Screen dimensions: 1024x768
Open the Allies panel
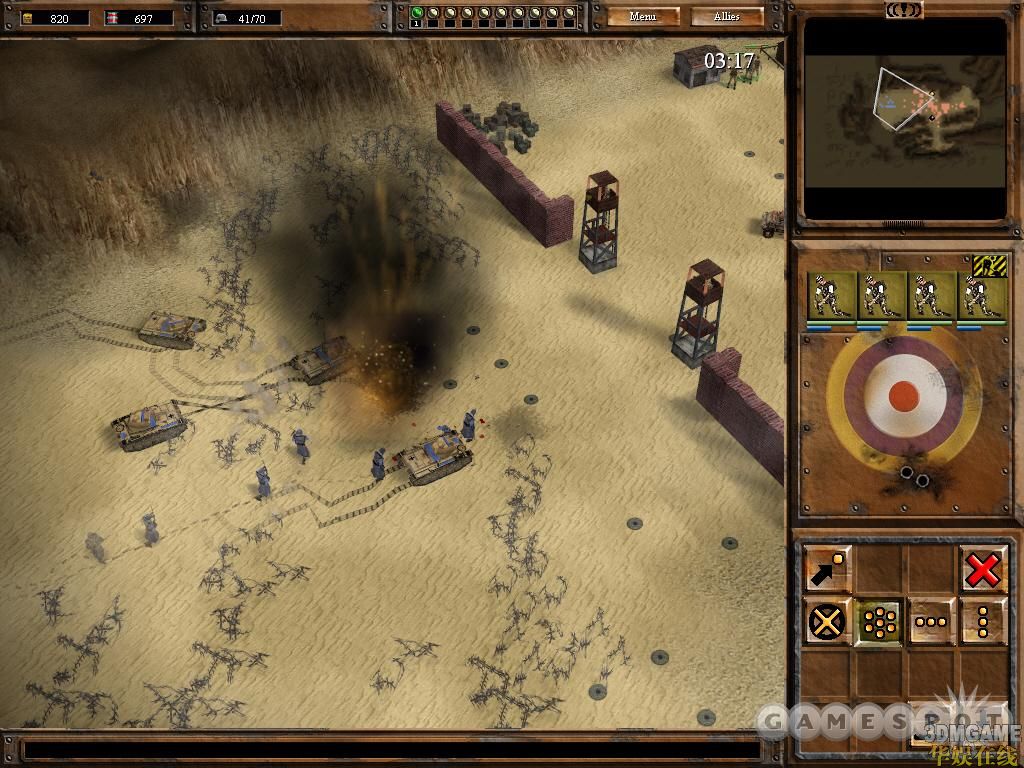tap(727, 16)
